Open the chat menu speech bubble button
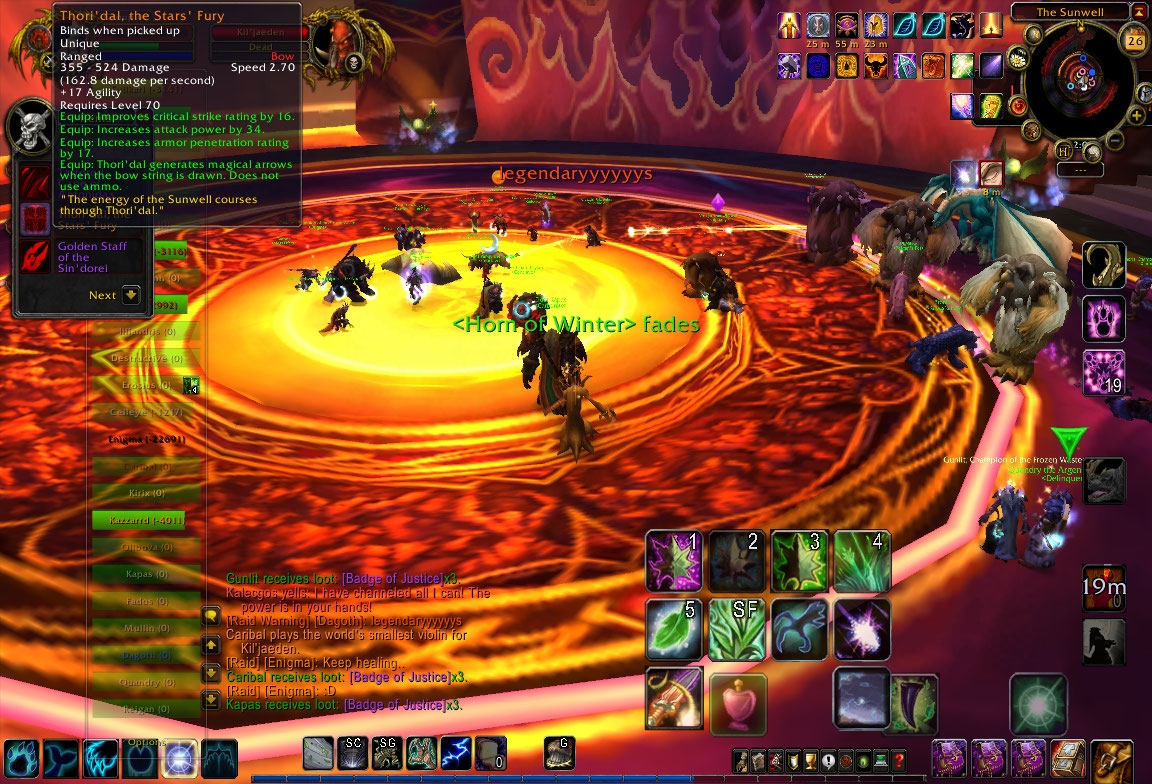Viewport: 1152px width, 784px height. (x=212, y=617)
